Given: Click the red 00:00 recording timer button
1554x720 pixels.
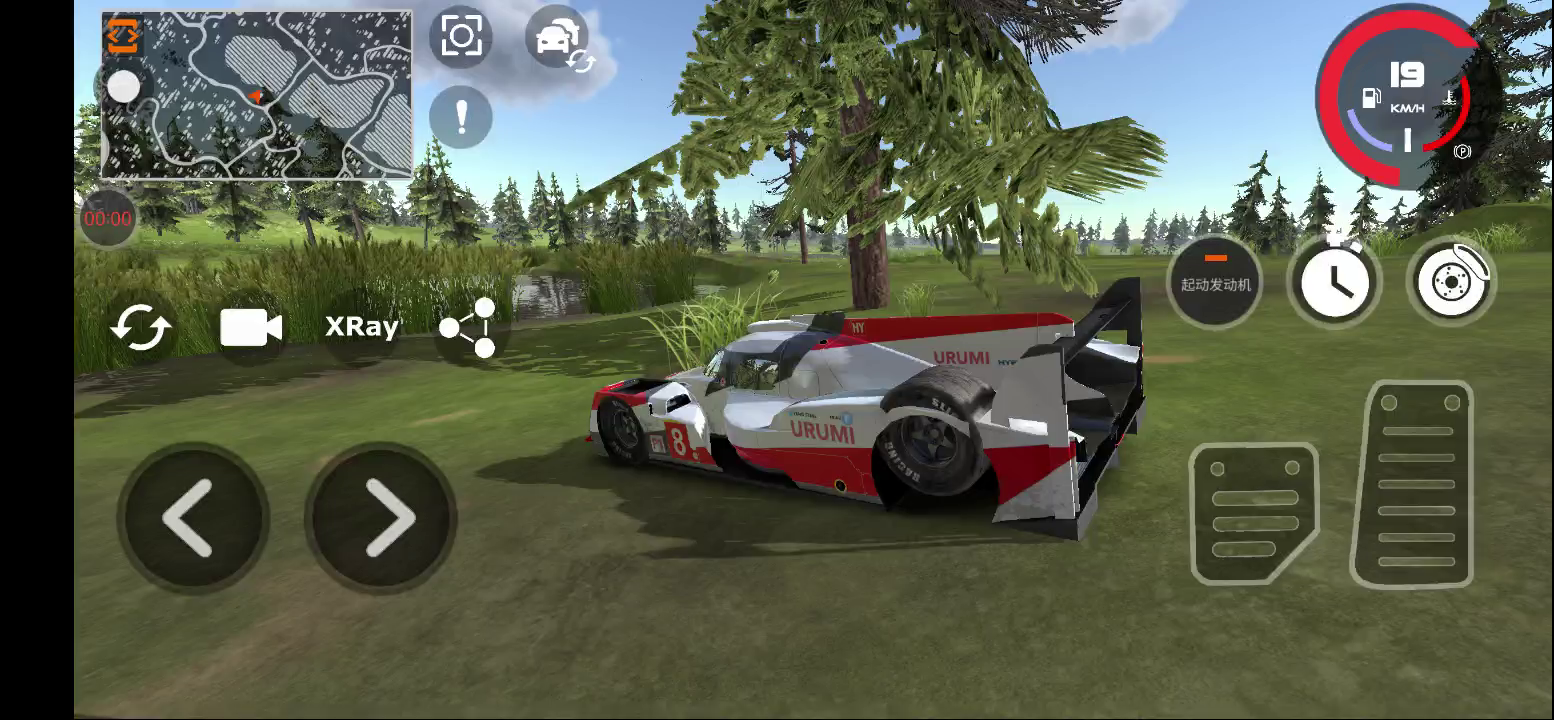Looking at the screenshot, I should [107, 218].
